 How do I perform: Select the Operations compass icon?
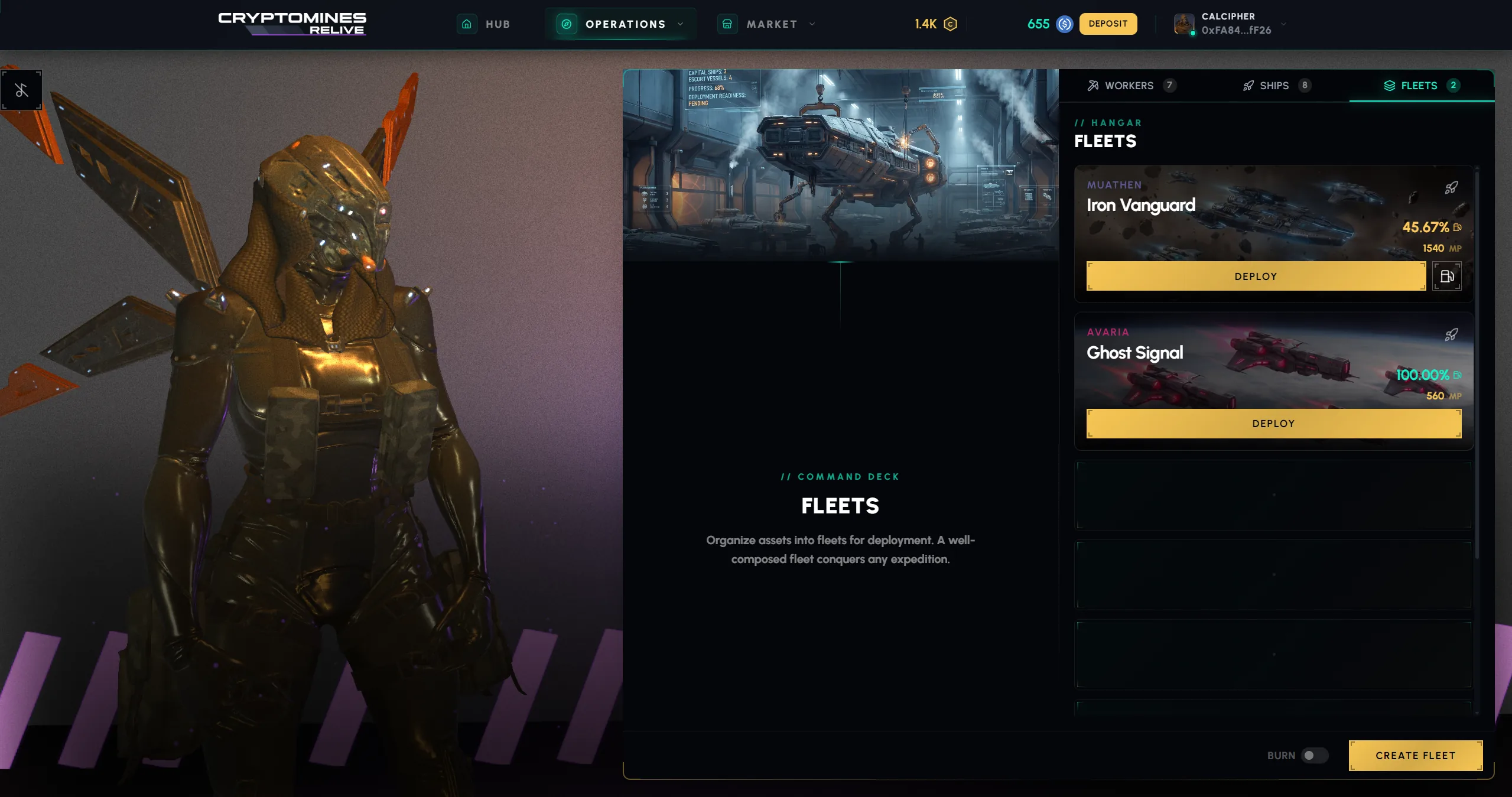click(x=566, y=24)
